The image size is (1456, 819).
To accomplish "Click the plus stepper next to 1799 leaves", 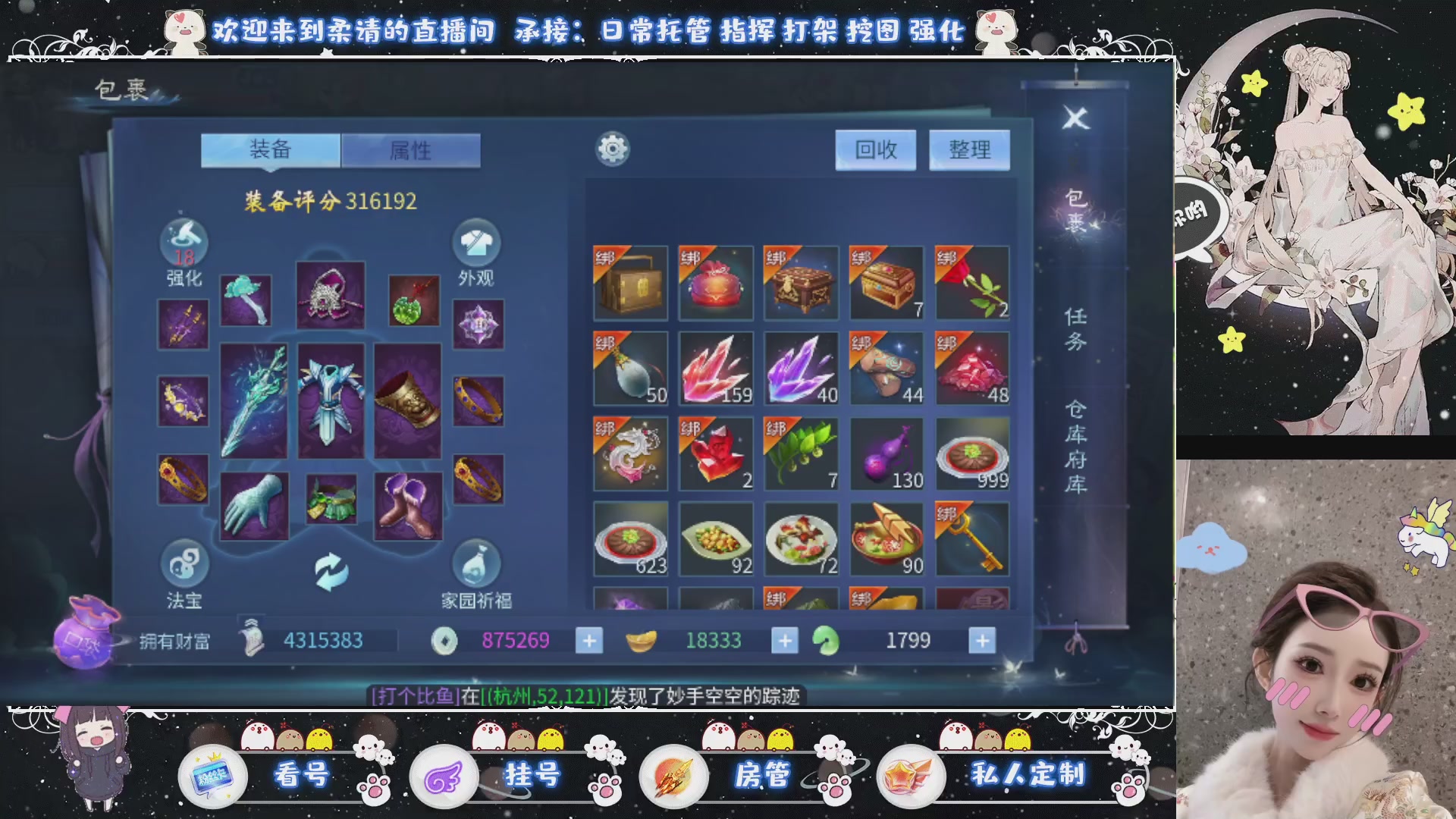I will 984,641.
